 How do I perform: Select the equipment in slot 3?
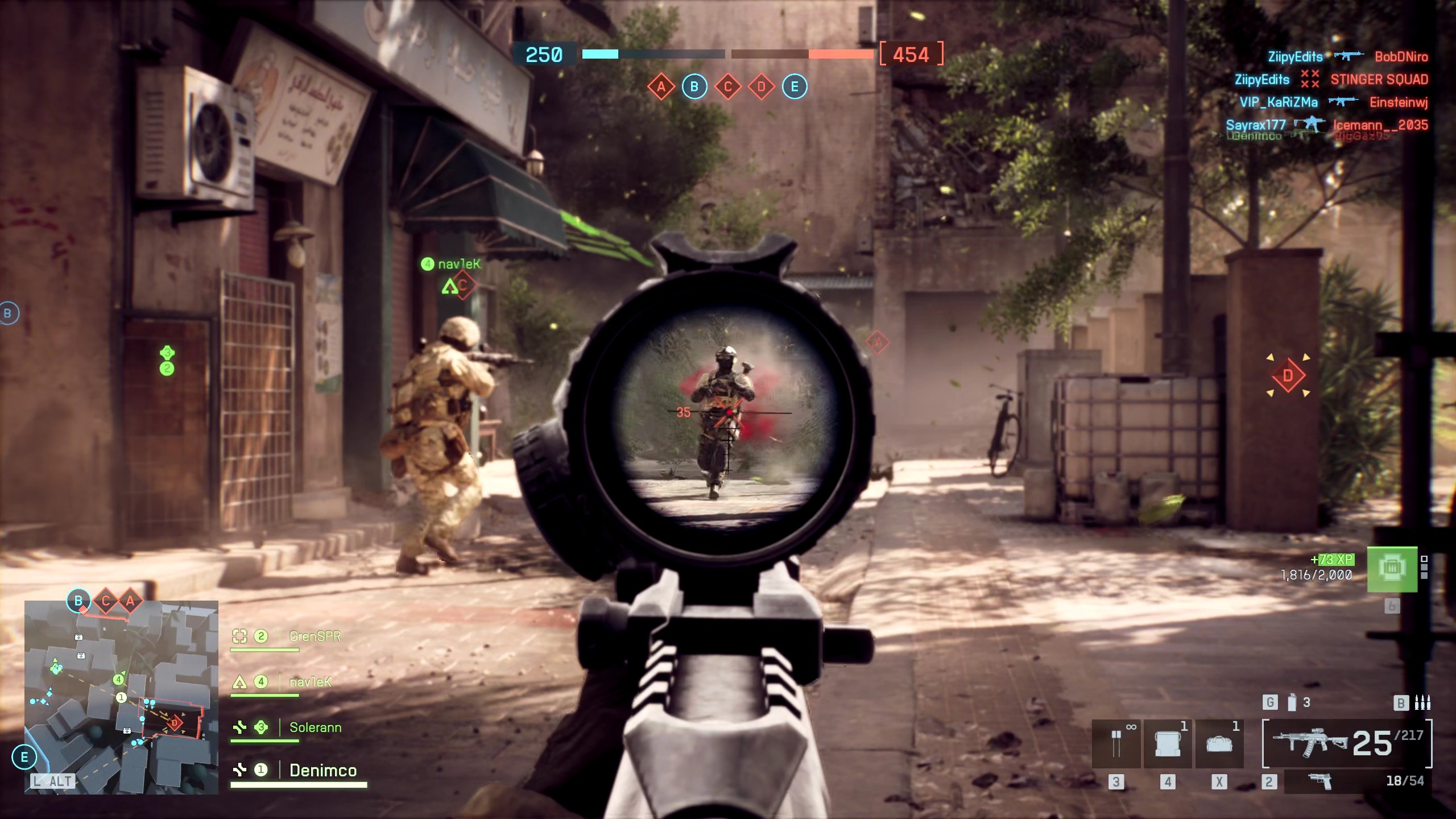1116,744
